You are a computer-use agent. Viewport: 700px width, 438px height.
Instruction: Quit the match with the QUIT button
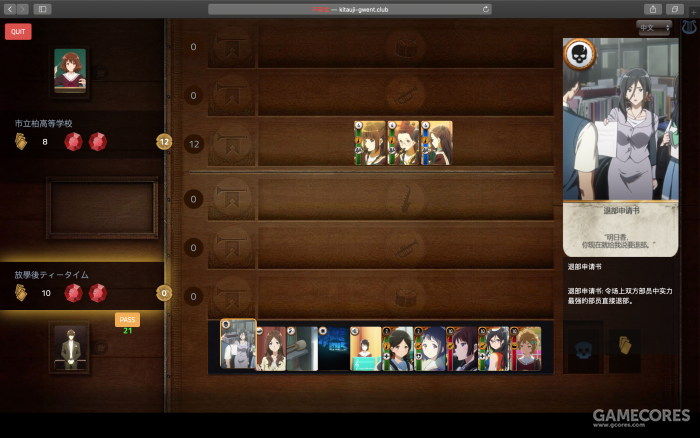coord(18,31)
